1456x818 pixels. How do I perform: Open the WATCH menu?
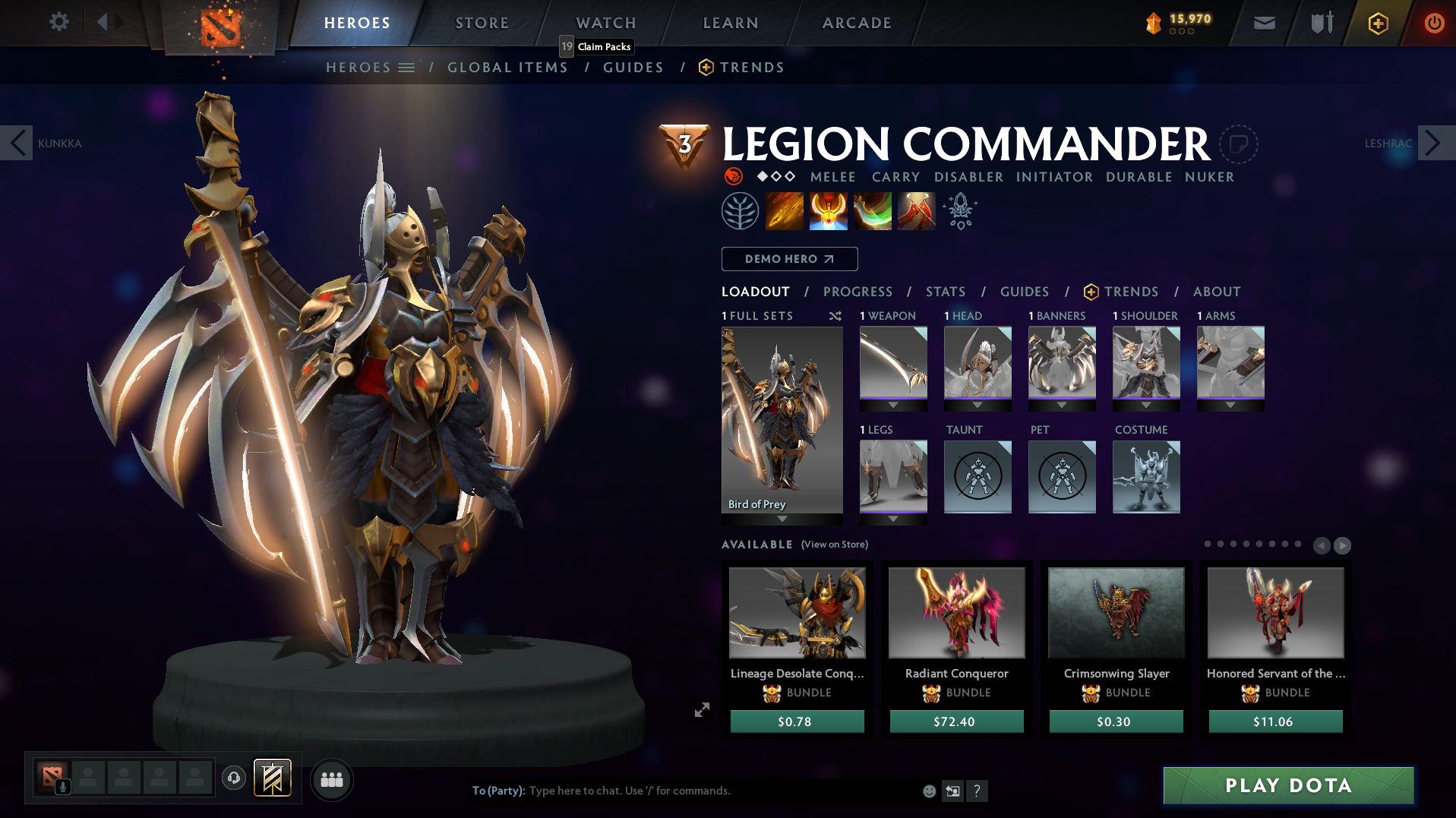click(605, 22)
